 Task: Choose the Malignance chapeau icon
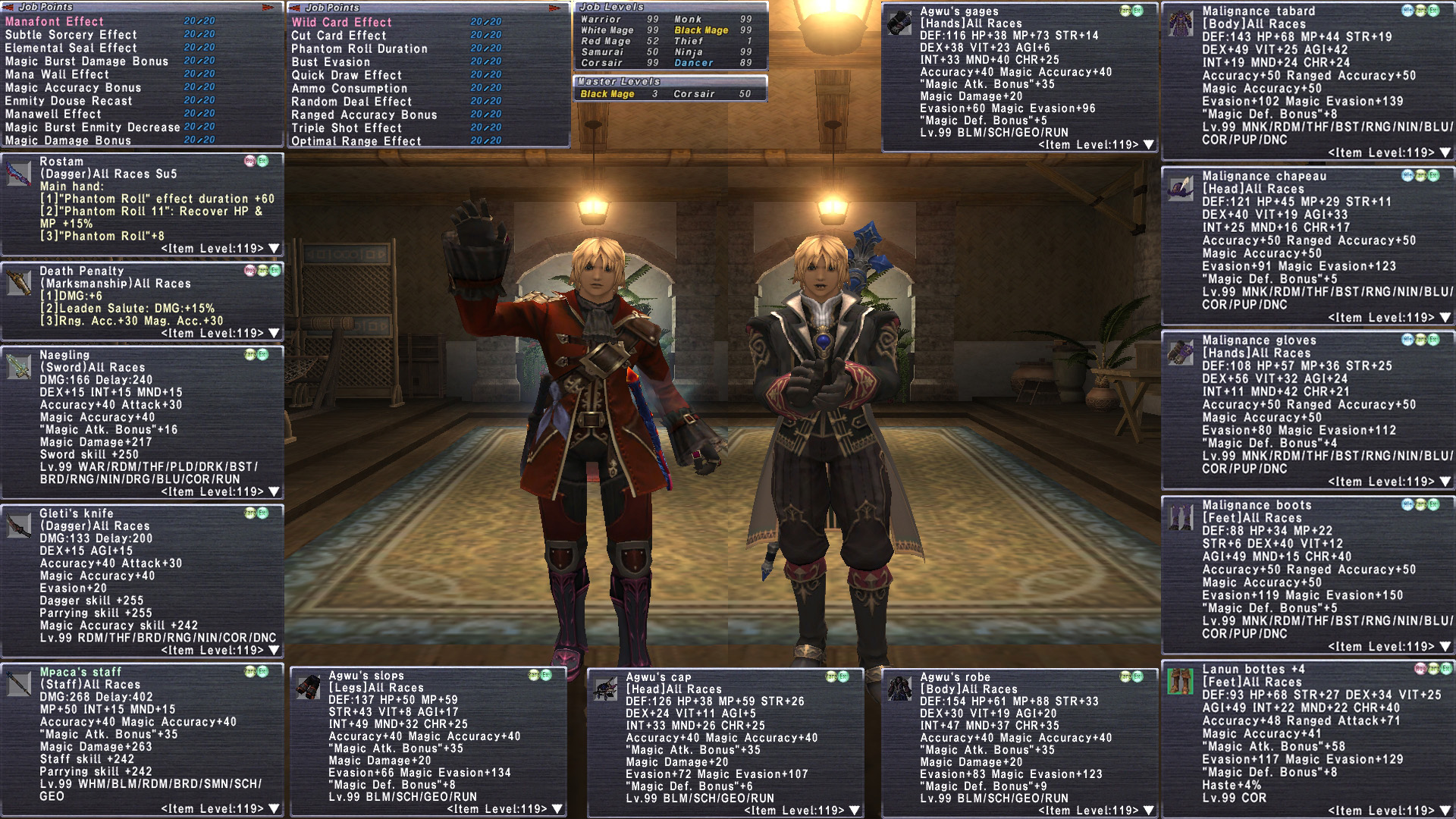click(x=1181, y=188)
